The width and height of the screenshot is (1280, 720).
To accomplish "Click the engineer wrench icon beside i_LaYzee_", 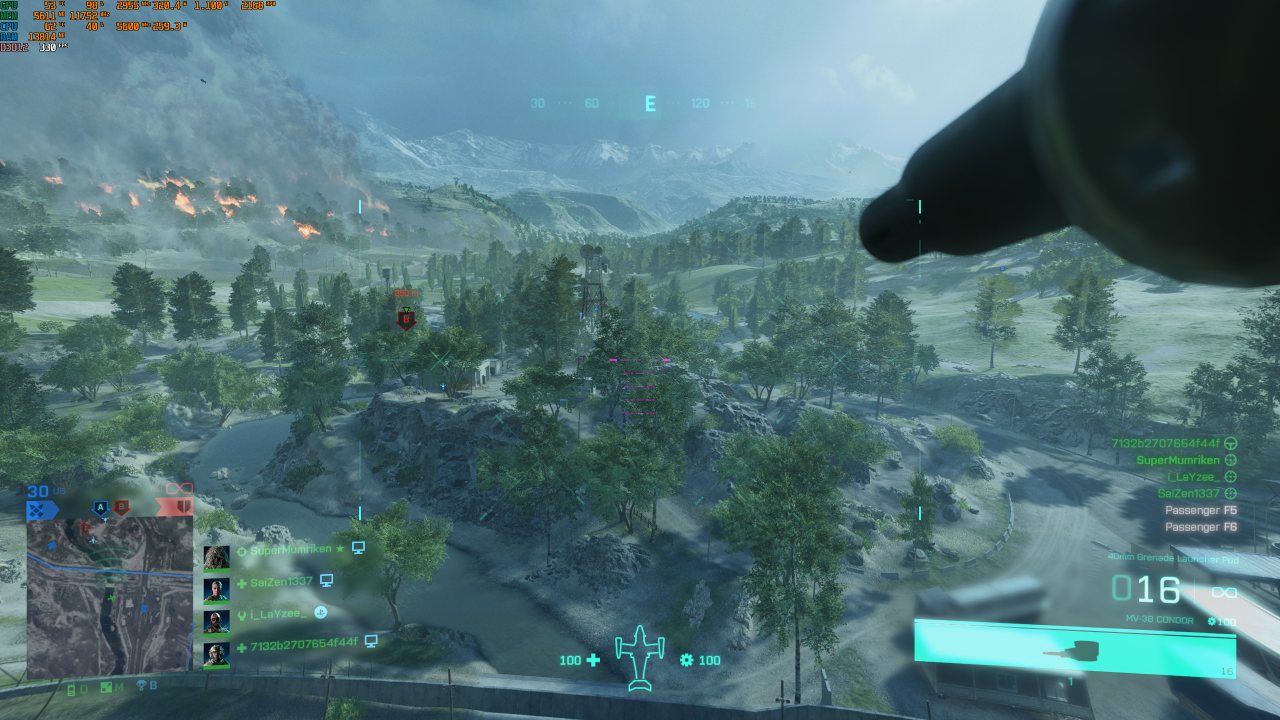I will pos(242,612).
